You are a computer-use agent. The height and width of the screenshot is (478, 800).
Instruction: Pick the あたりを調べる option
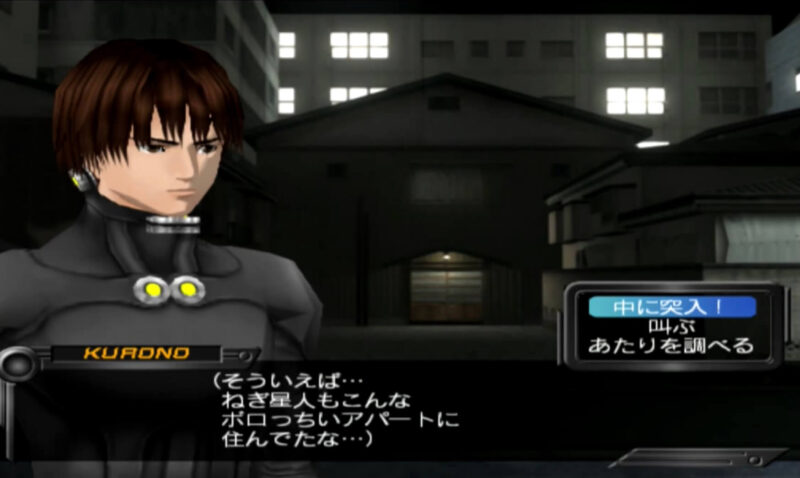671,347
